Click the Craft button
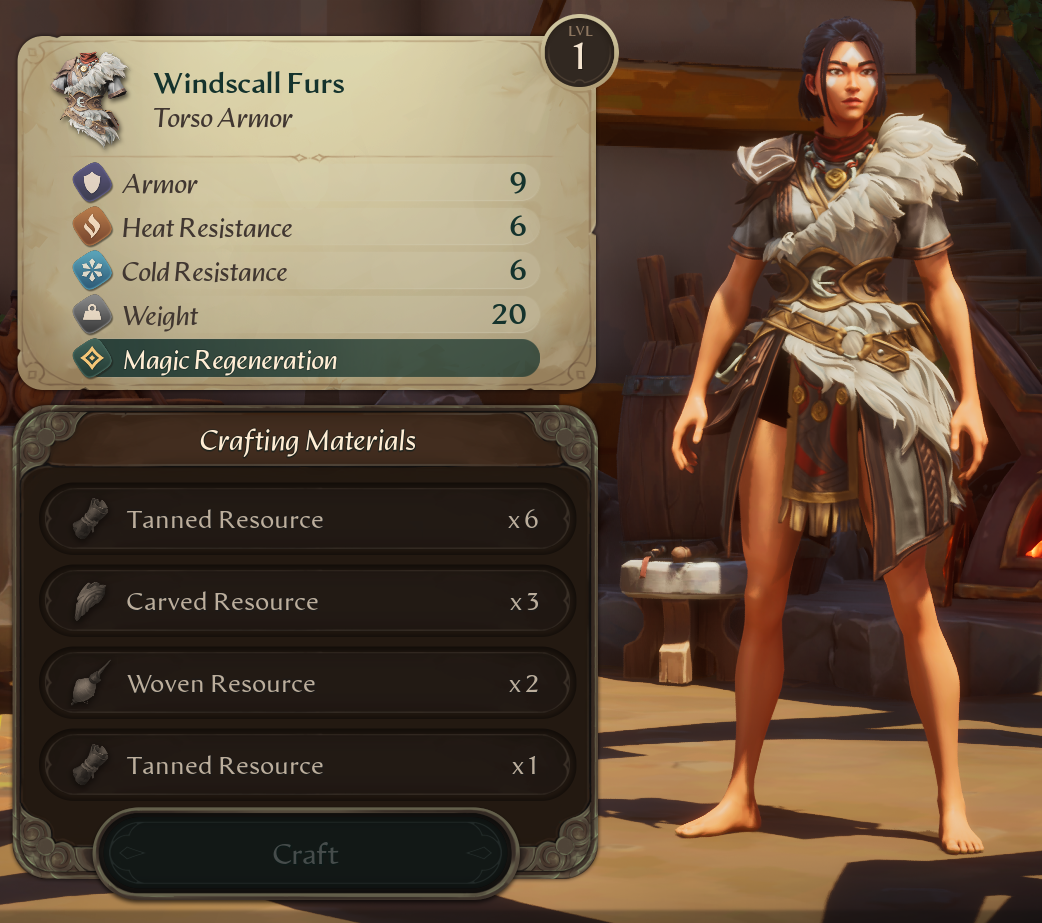The width and height of the screenshot is (1042, 923). 305,854
